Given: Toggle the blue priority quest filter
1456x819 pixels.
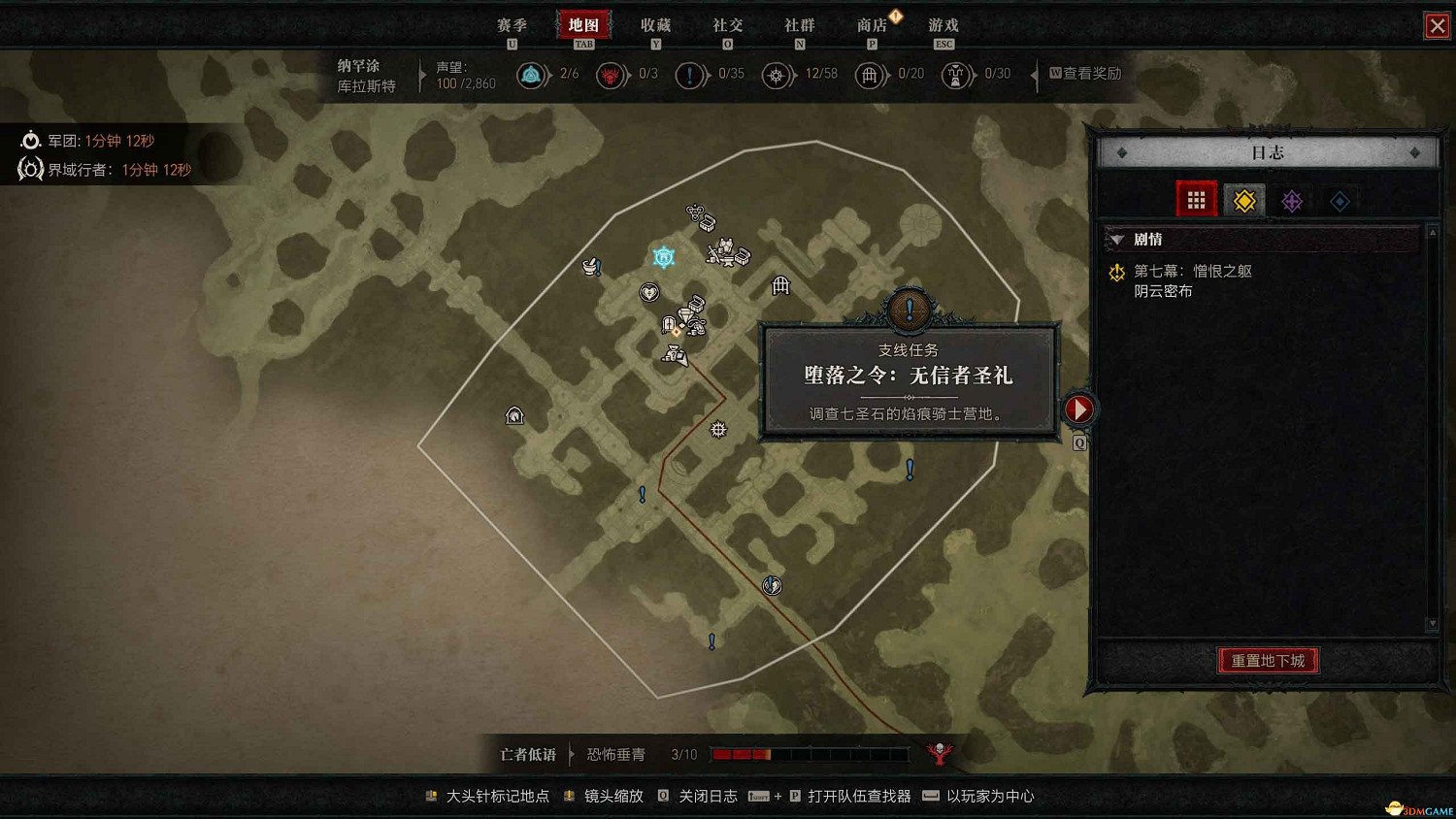Looking at the screenshot, I should tap(1340, 200).
